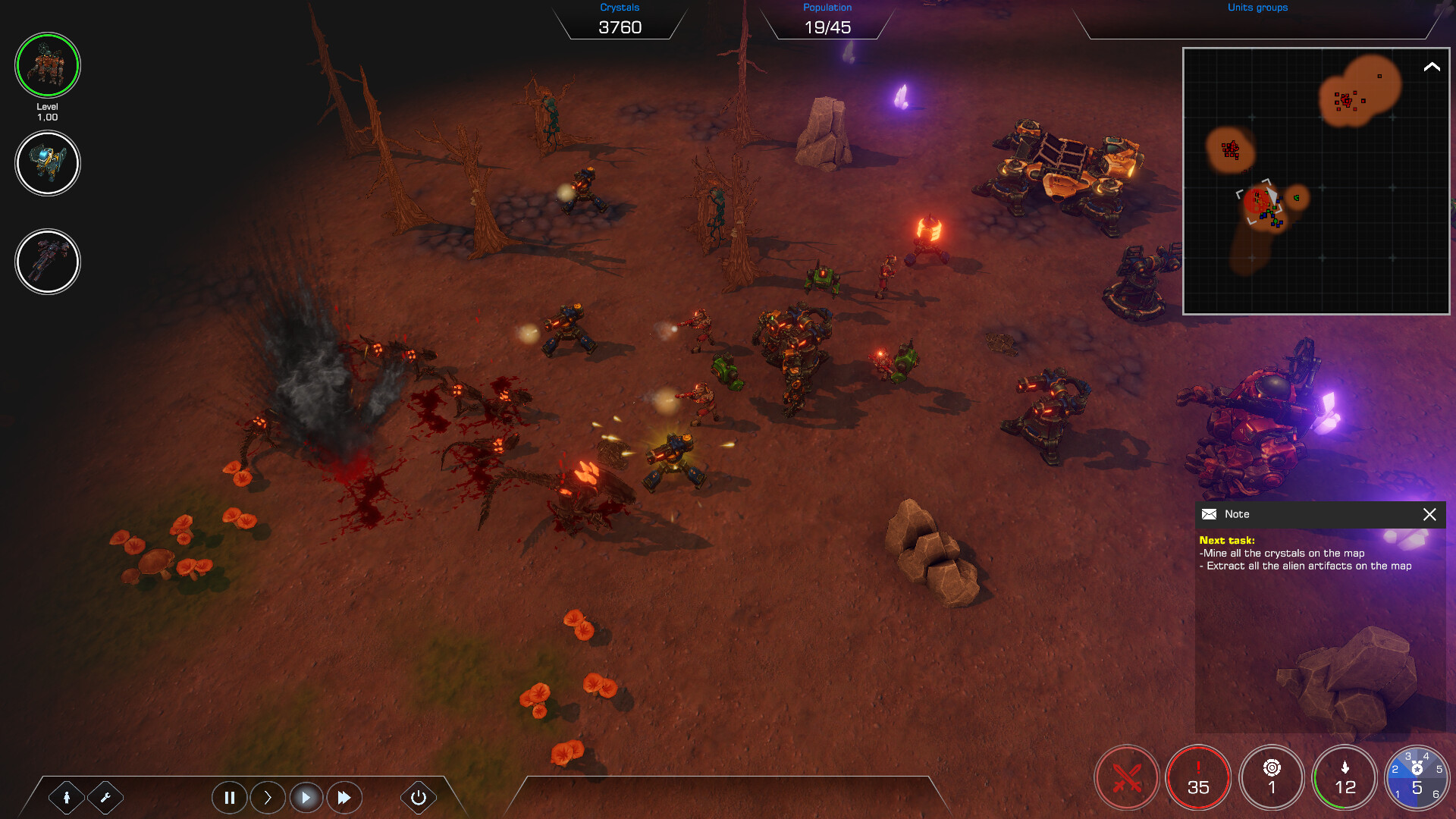Close the Note popup

[x=1430, y=514]
